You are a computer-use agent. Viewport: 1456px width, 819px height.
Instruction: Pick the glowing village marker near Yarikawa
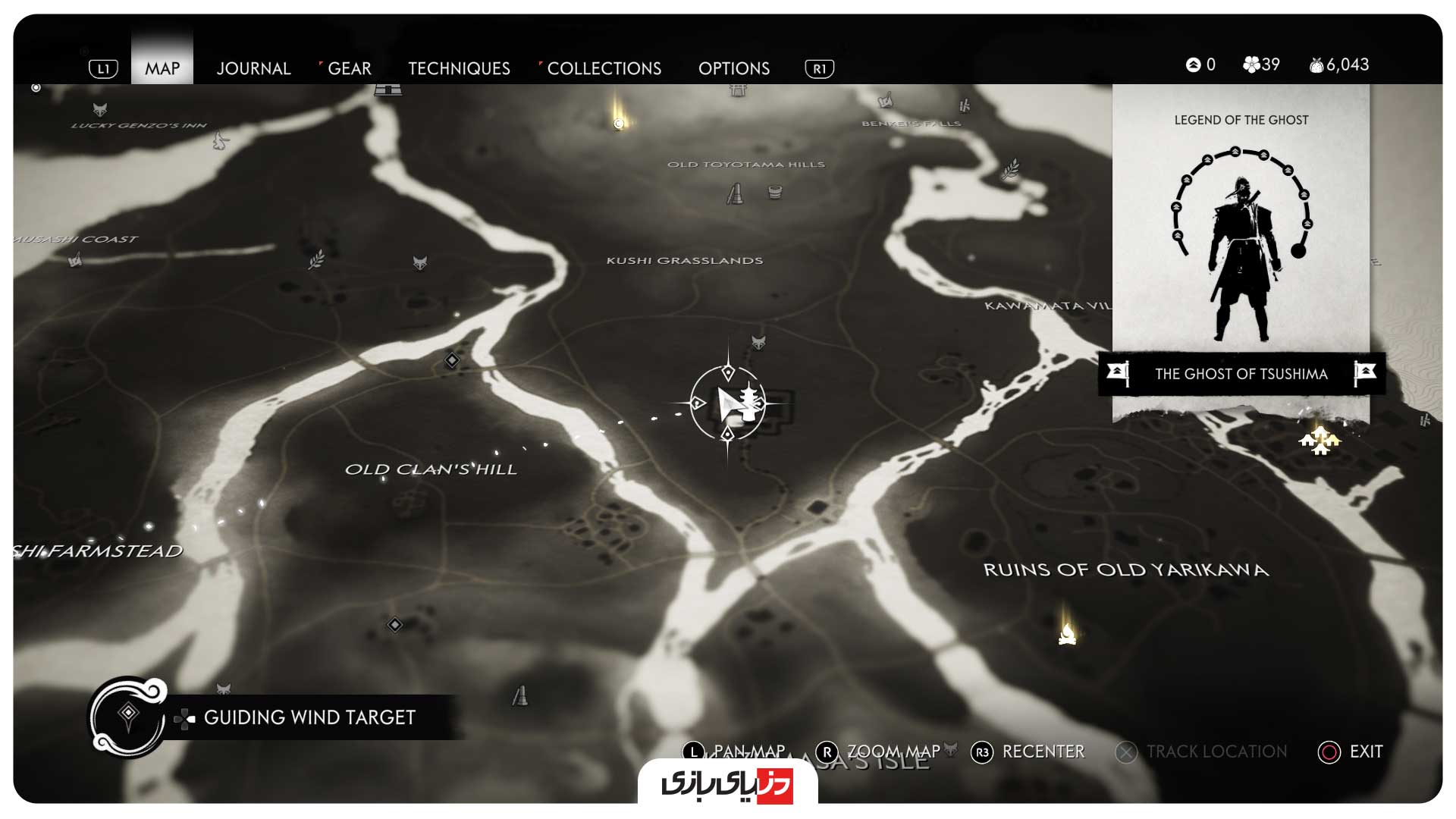[1319, 440]
